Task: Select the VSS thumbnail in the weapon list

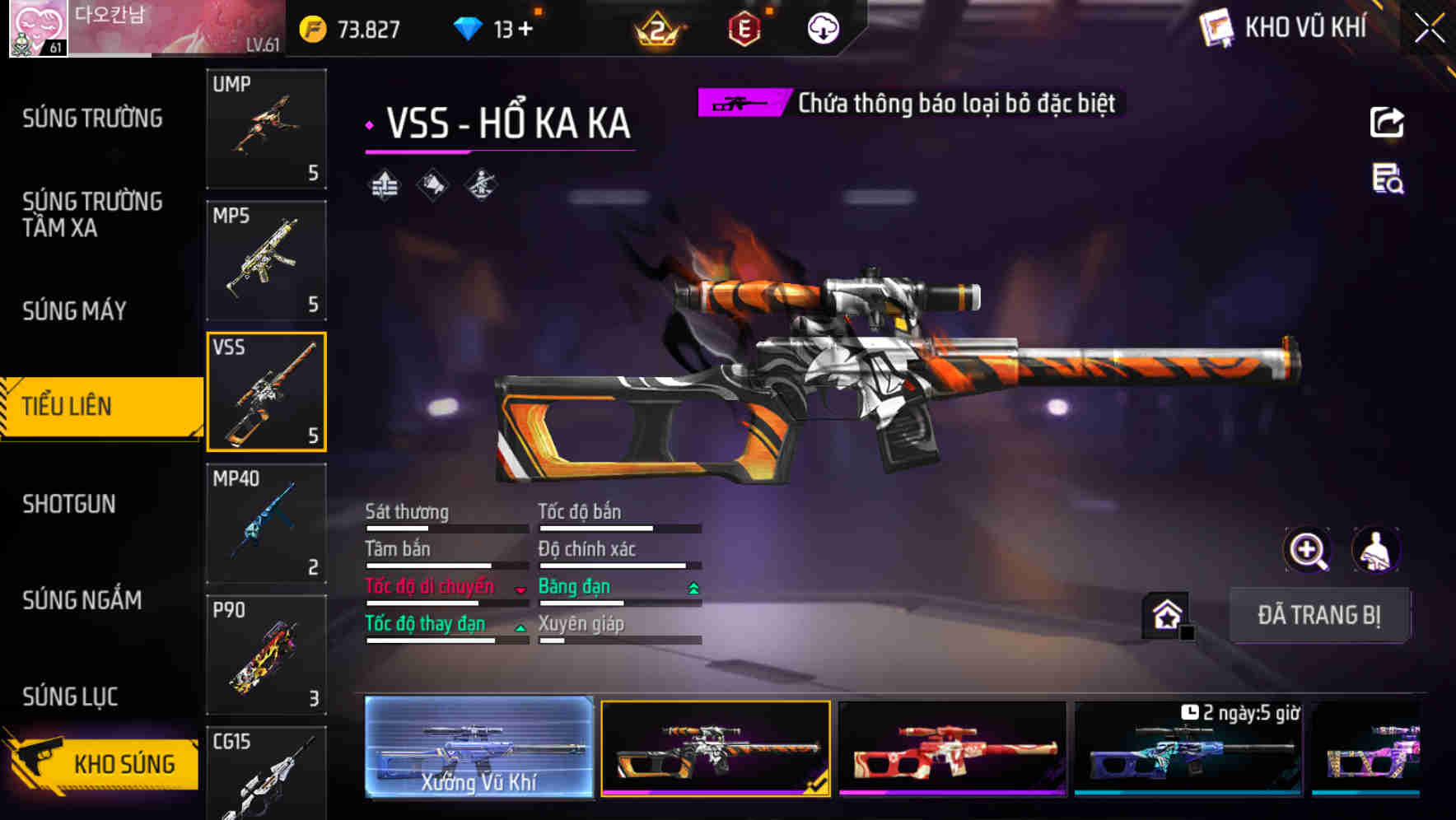Action: tap(266, 393)
